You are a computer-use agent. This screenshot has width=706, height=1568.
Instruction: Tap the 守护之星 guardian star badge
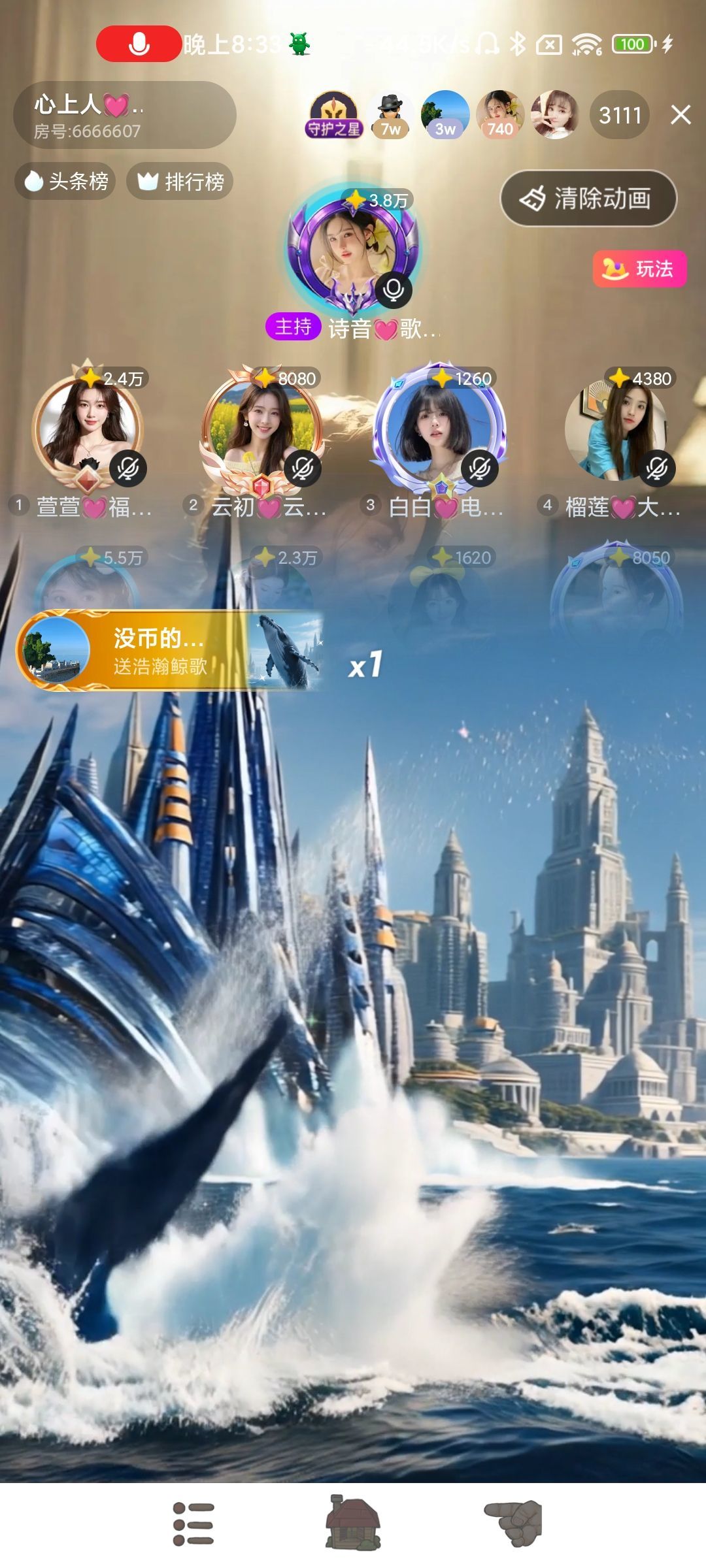(x=333, y=115)
